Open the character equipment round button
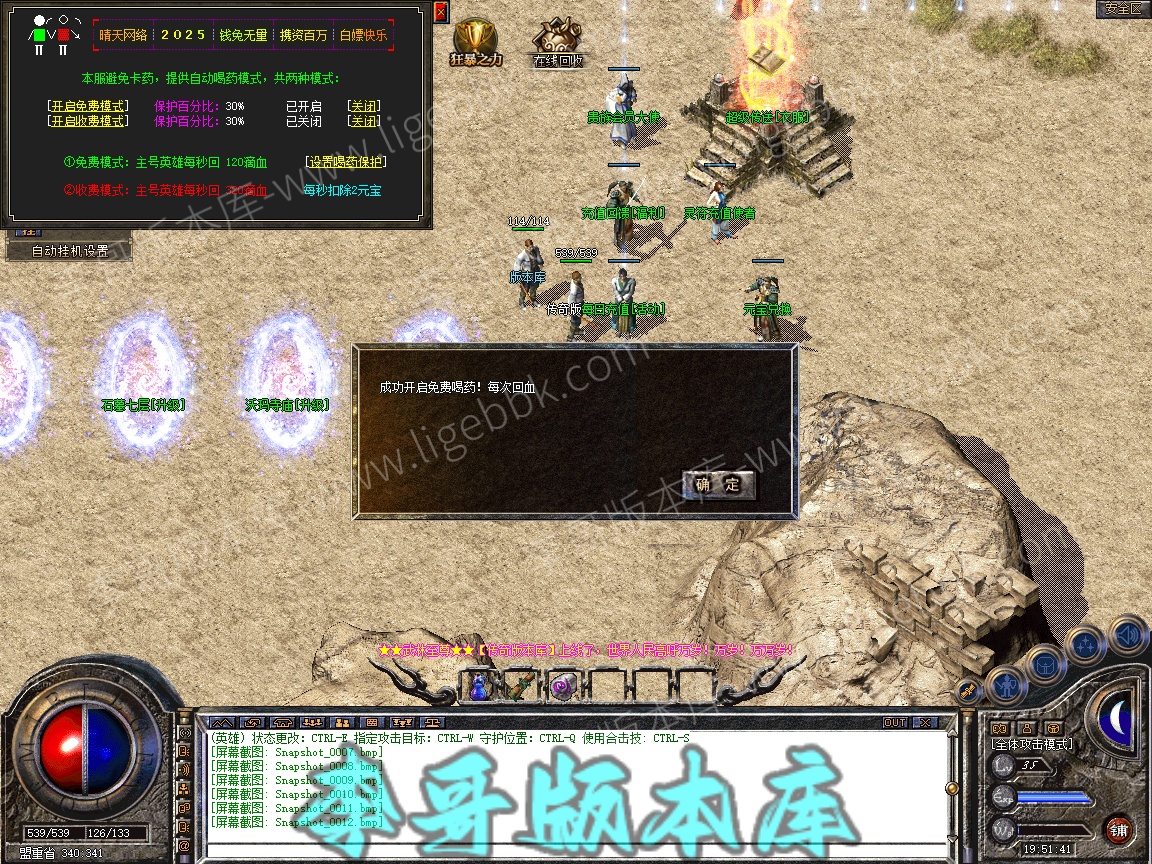Viewport: 1152px width, 864px height. pos(1007,684)
